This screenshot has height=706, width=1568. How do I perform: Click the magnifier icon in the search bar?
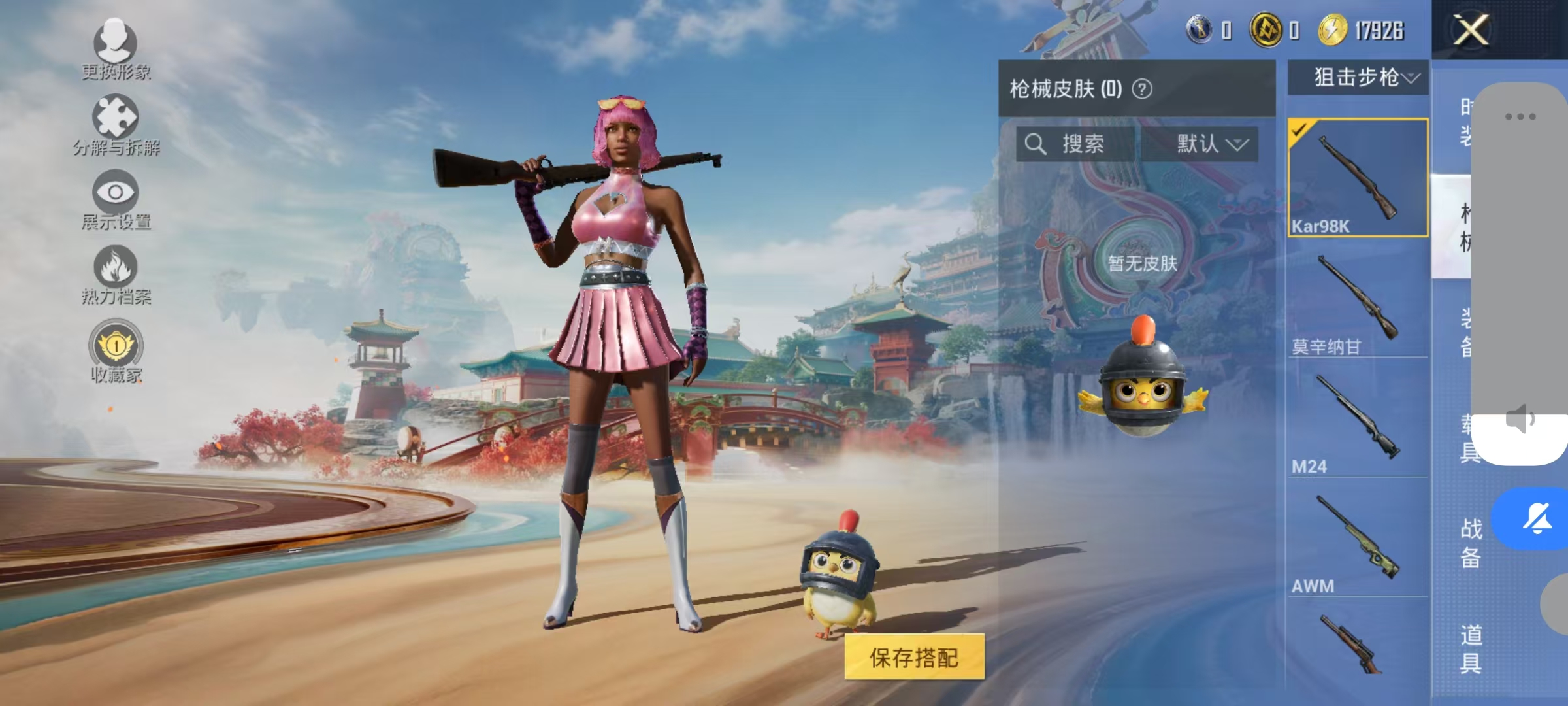pyautogui.click(x=1036, y=145)
